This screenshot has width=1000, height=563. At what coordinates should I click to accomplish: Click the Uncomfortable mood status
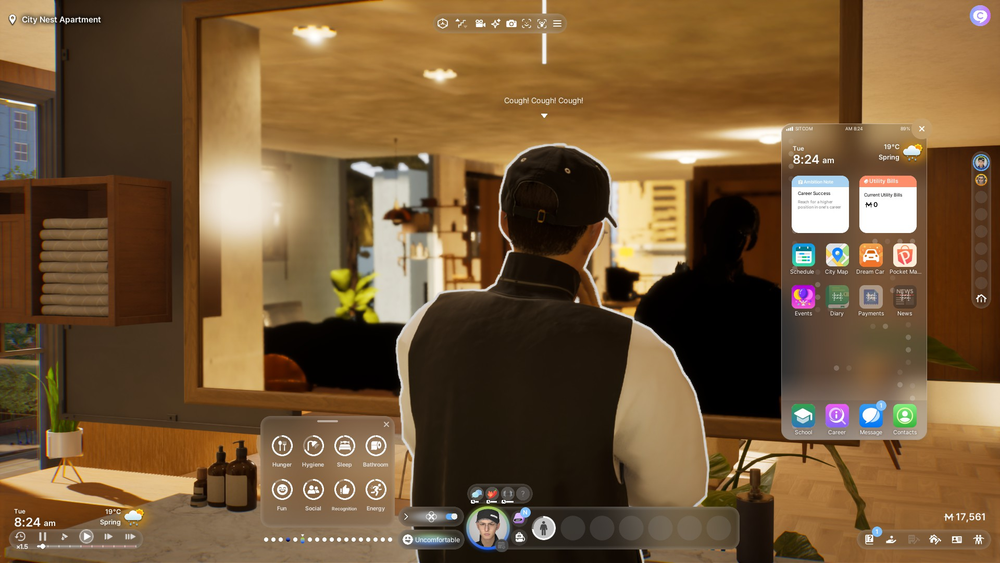[x=432, y=540]
